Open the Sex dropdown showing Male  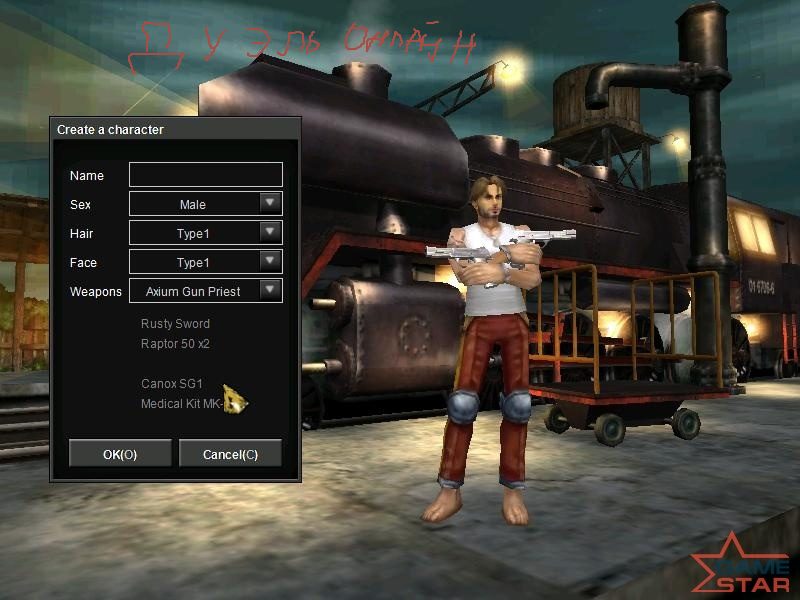(x=269, y=204)
